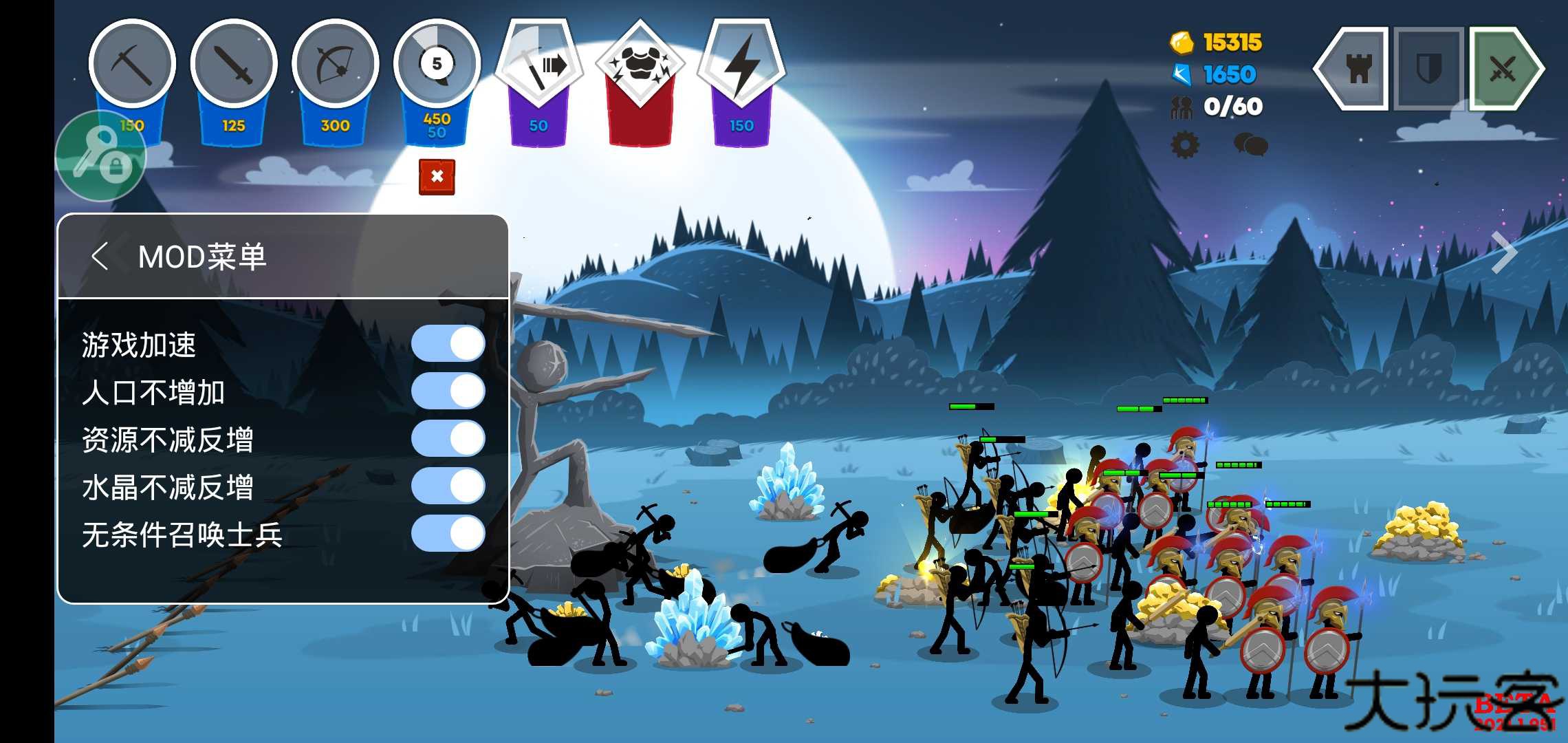1568x743 pixels.
Task: Go back from the MOD菜单 panel
Action: (x=100, y=257)
